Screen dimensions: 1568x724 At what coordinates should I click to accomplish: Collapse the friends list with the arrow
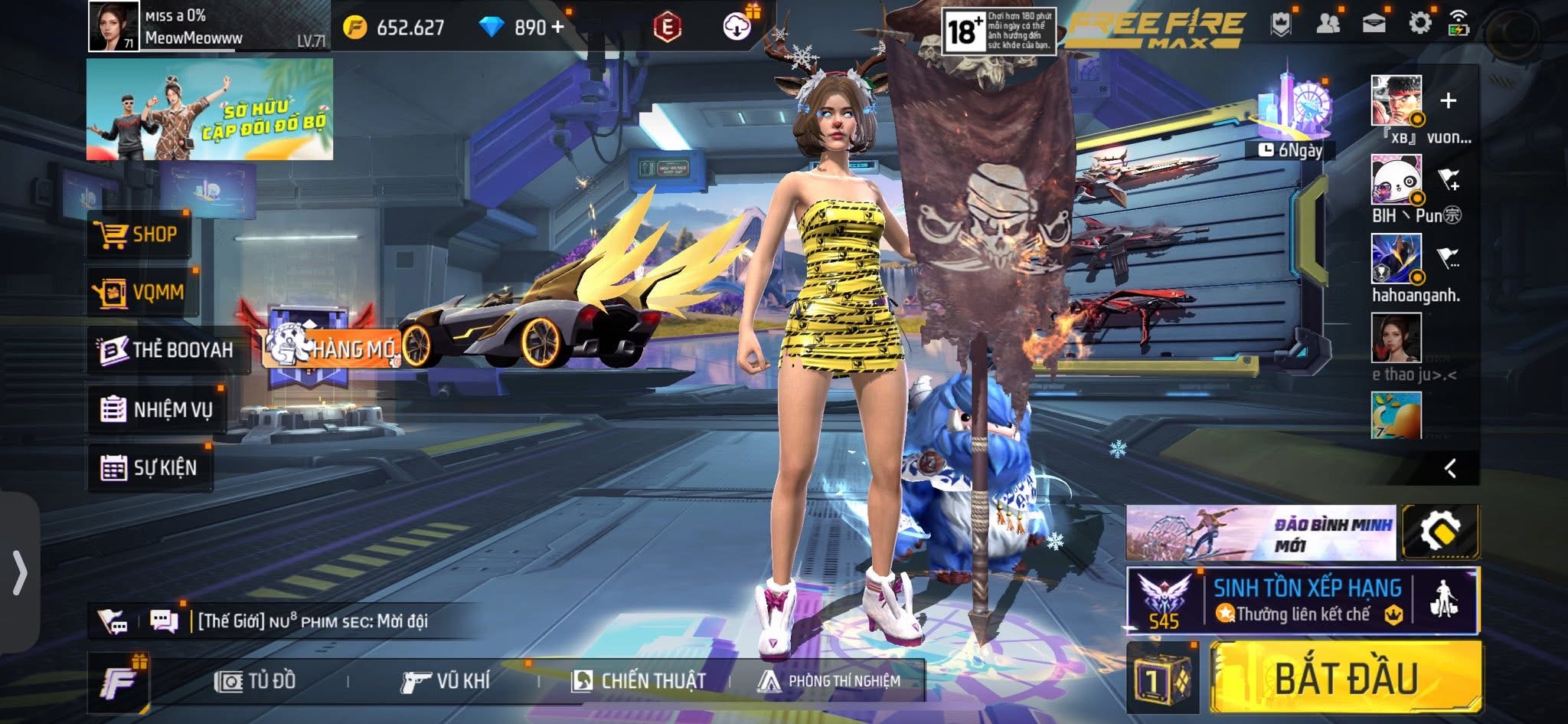click(1449, 468)
